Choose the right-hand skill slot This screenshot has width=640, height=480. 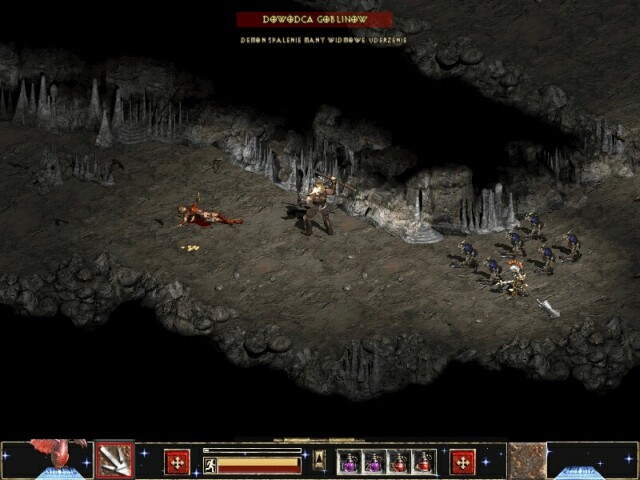point(526,460)
